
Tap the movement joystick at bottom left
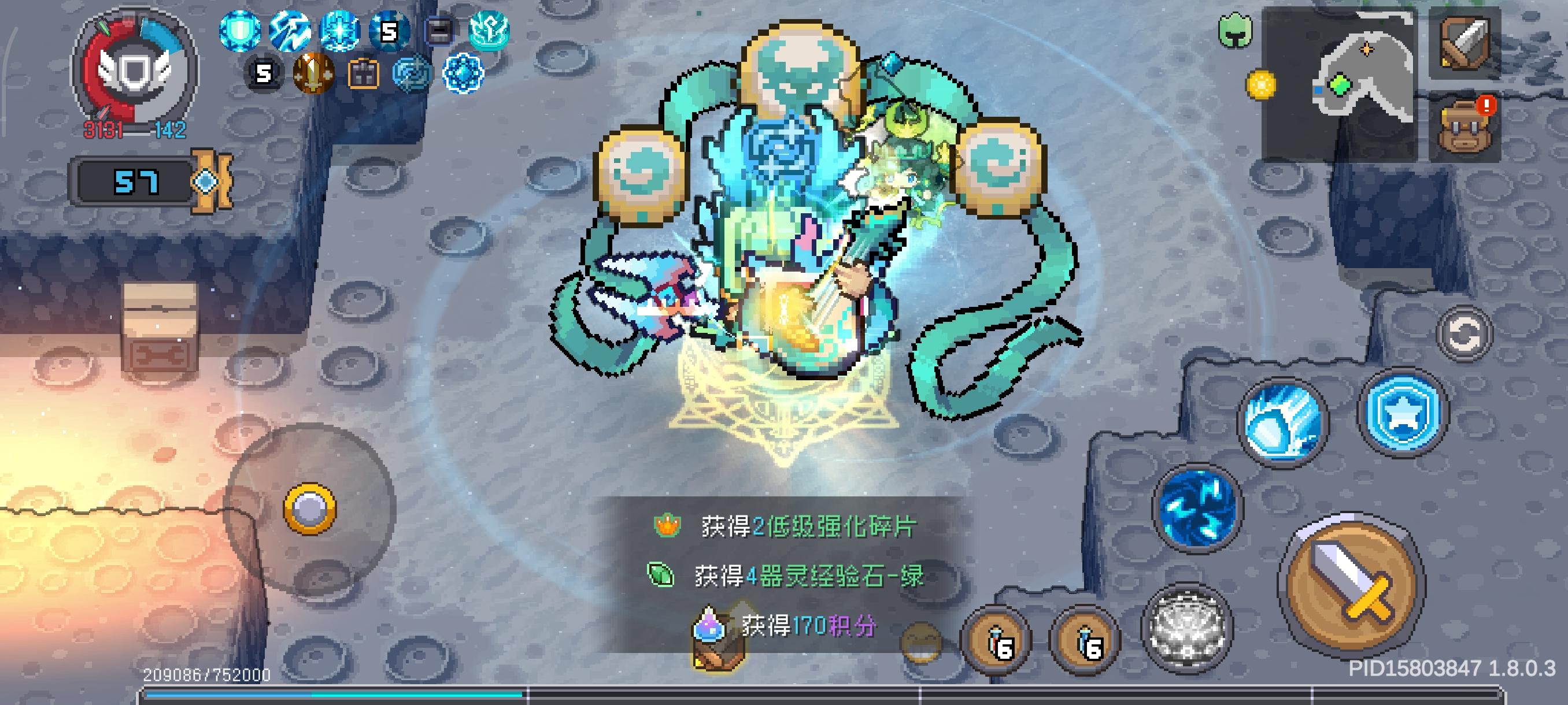(x=310, y=510)
